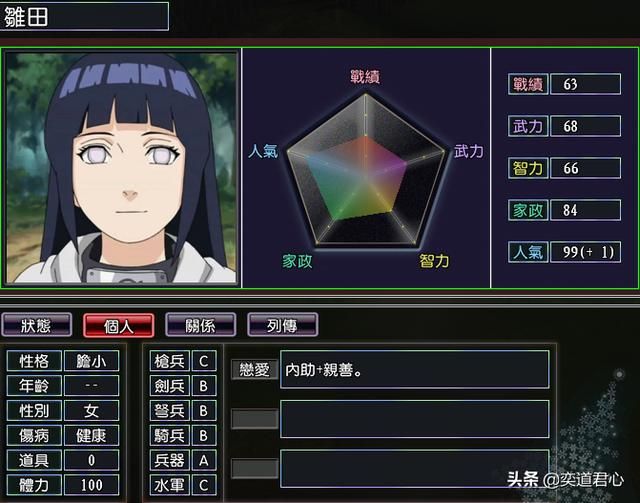This screenshot has height=503, width=640.
Task: Select the 雛田 character portrait
Action: tap(122, 167)
